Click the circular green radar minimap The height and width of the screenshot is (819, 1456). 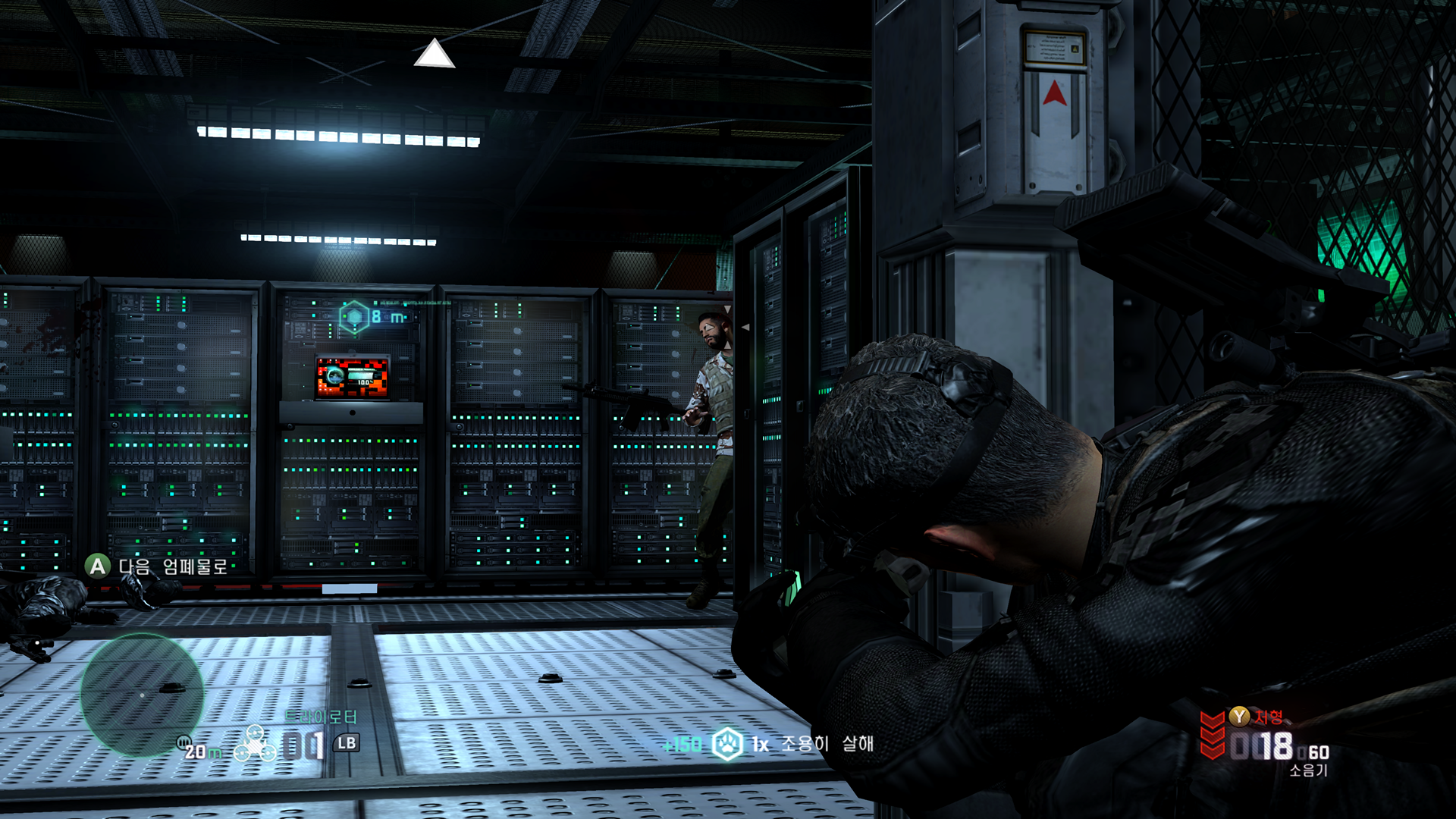142,695
